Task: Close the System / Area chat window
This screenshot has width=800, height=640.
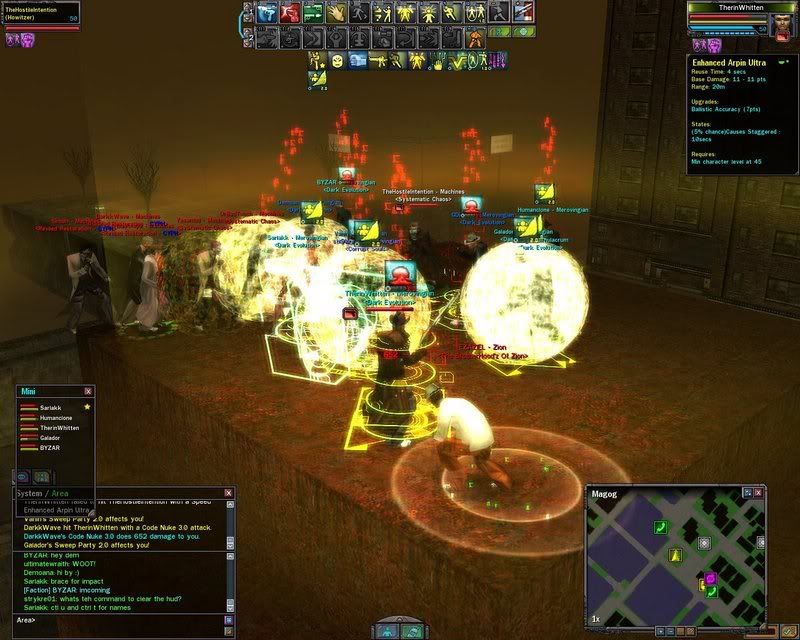Action: coord(228,493)
